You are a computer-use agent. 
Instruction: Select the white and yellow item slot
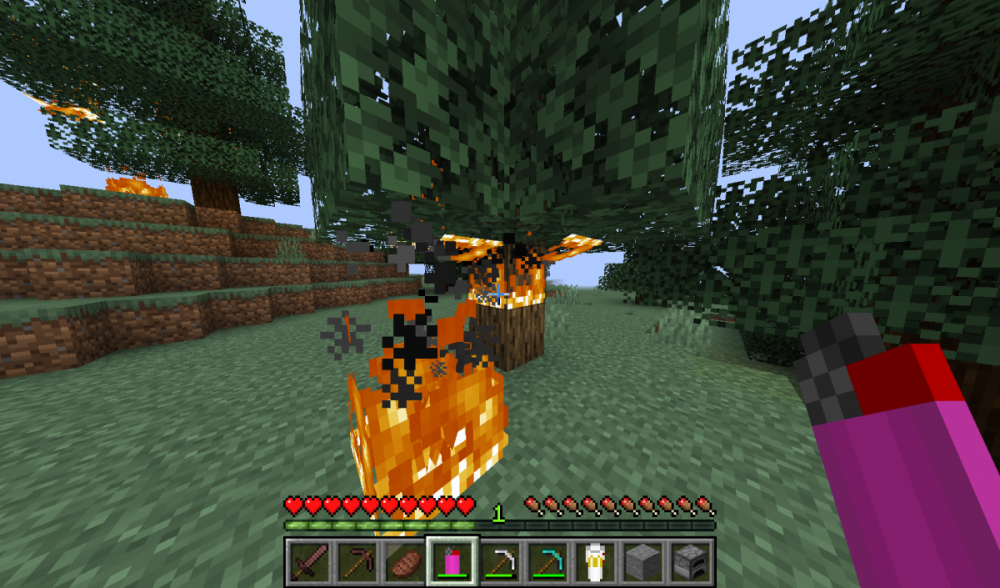point(595,561)
